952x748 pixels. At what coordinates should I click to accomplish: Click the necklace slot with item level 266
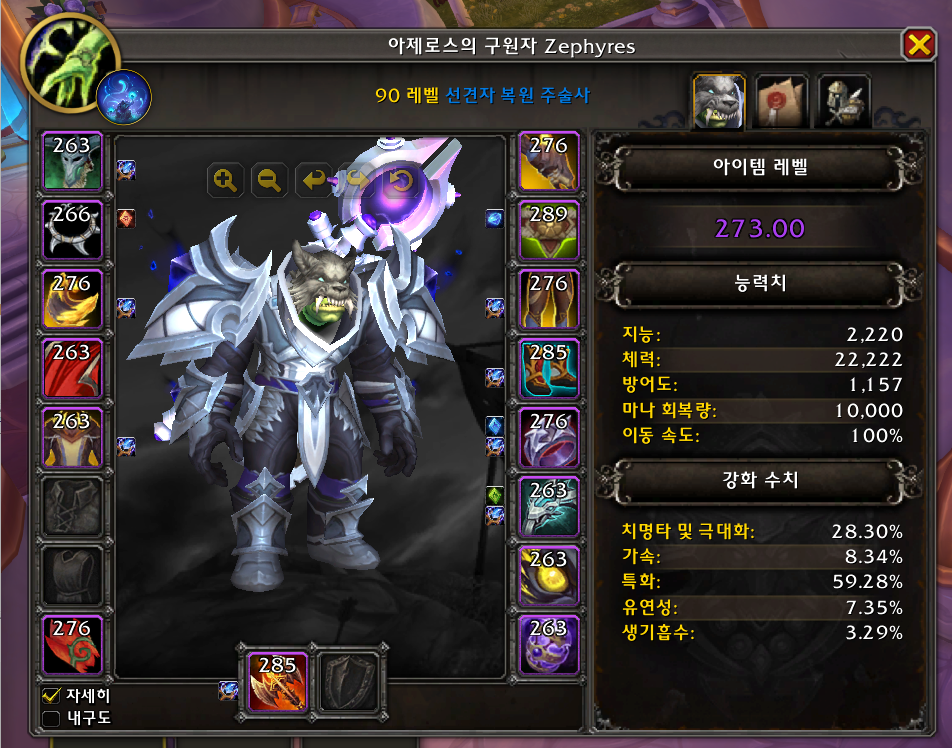[x=72, y=231]
